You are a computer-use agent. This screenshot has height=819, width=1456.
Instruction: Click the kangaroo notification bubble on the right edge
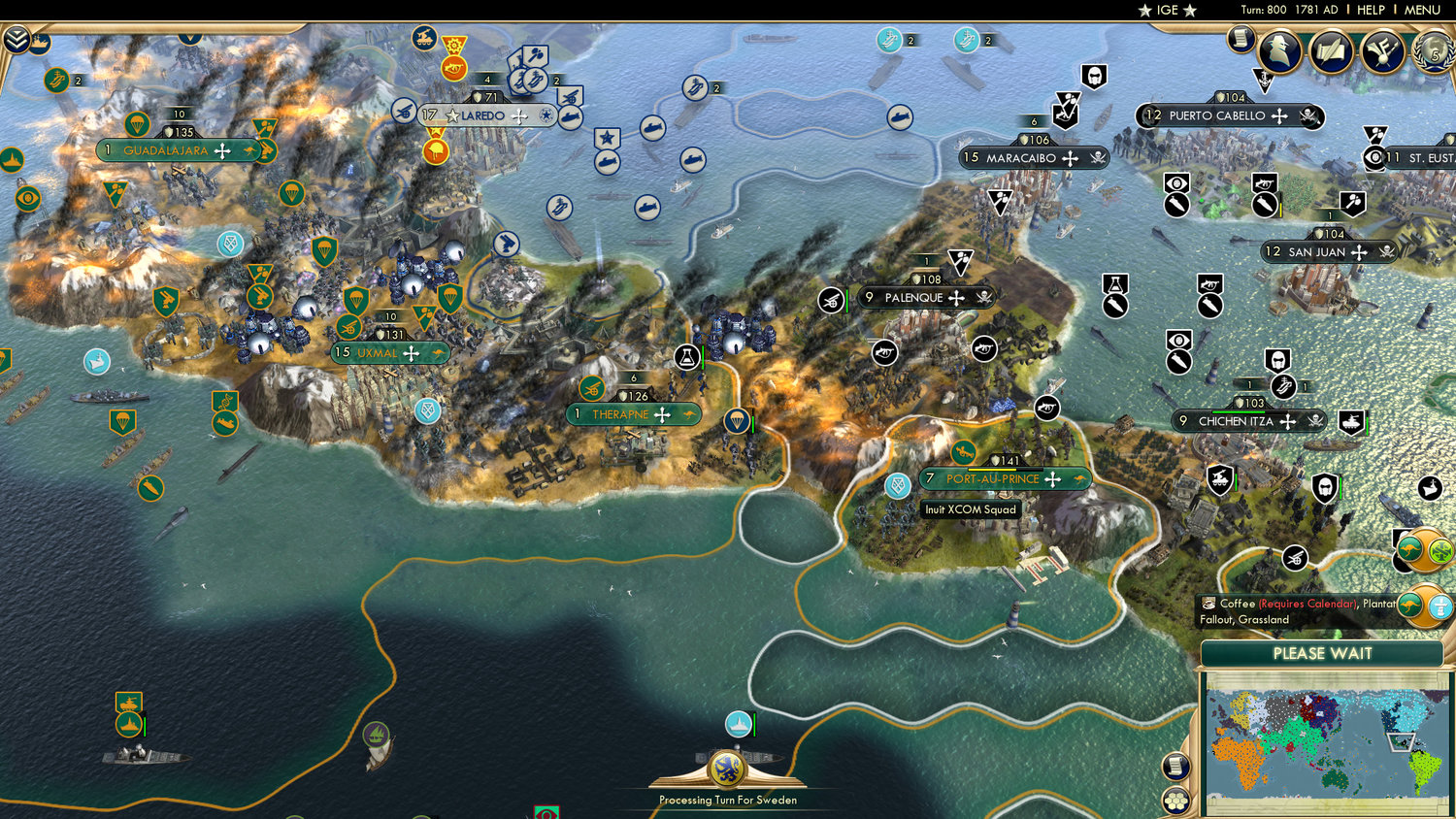click(x=1410, y=548)
